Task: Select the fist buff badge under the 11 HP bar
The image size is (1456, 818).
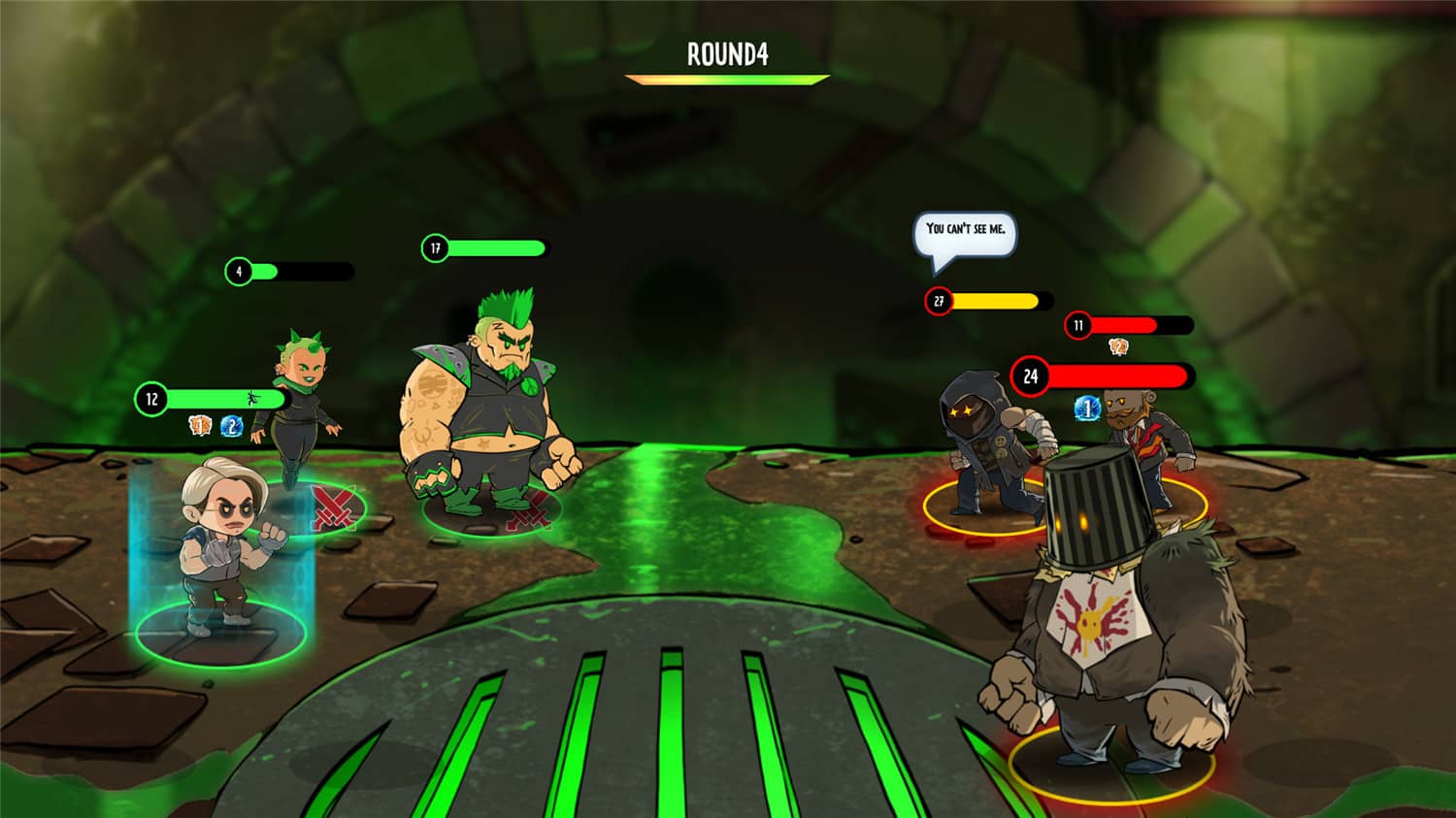Action: tap(1118, 345)
